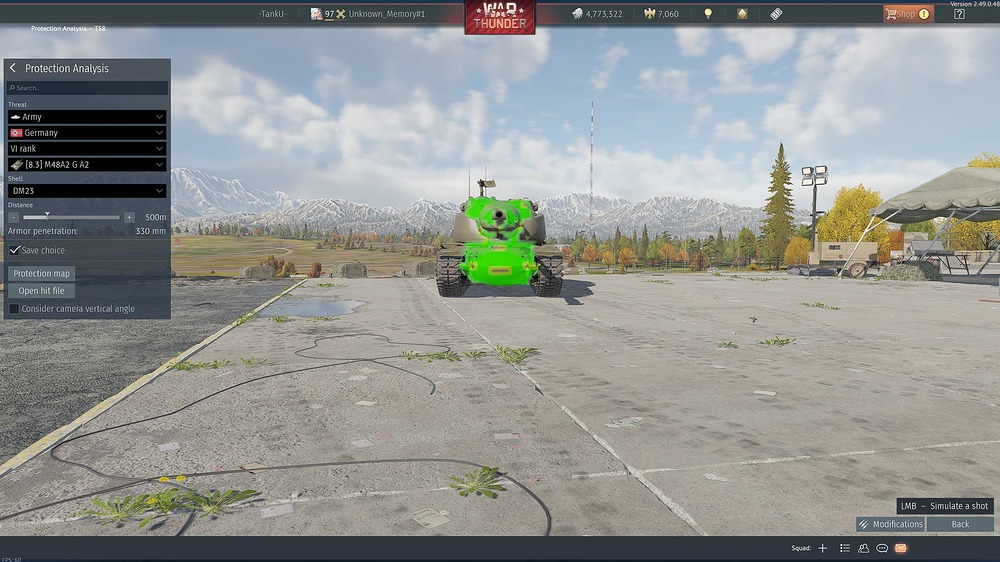Decrease distance with the minus button
The image size is (1000, 562).
(14, 217)
